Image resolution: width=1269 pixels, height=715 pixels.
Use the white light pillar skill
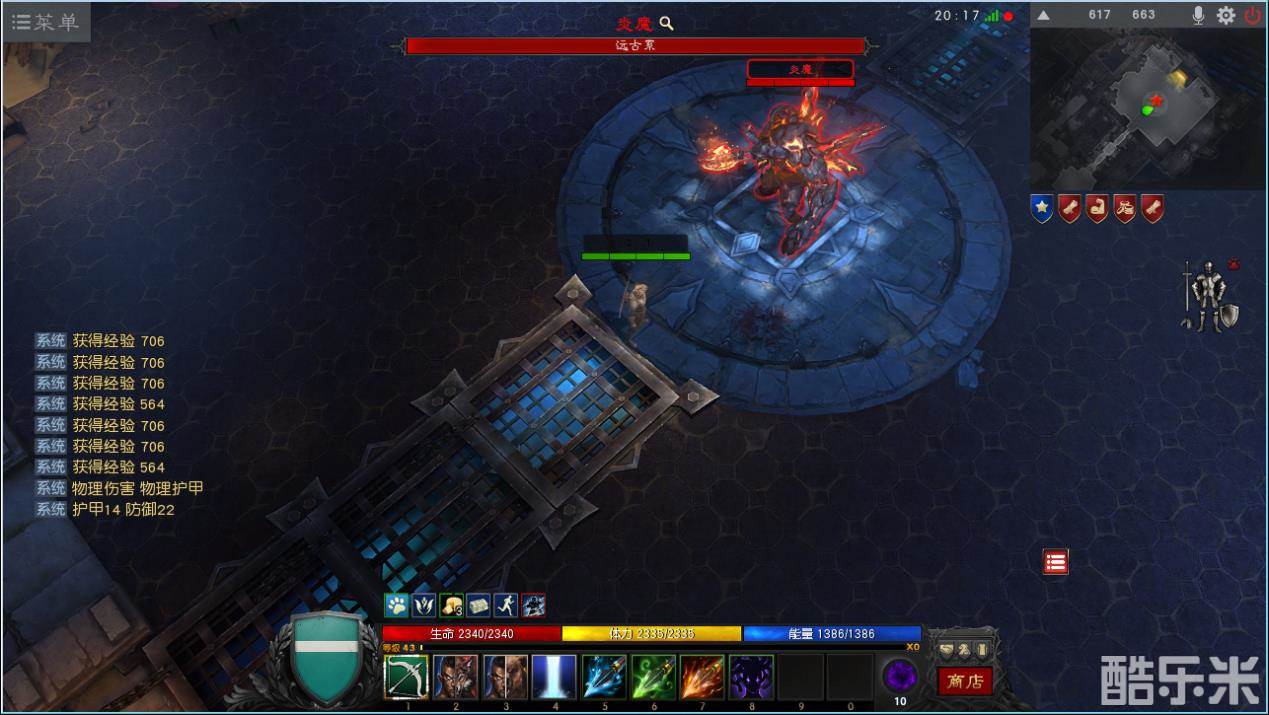click(x=554, y=677)
